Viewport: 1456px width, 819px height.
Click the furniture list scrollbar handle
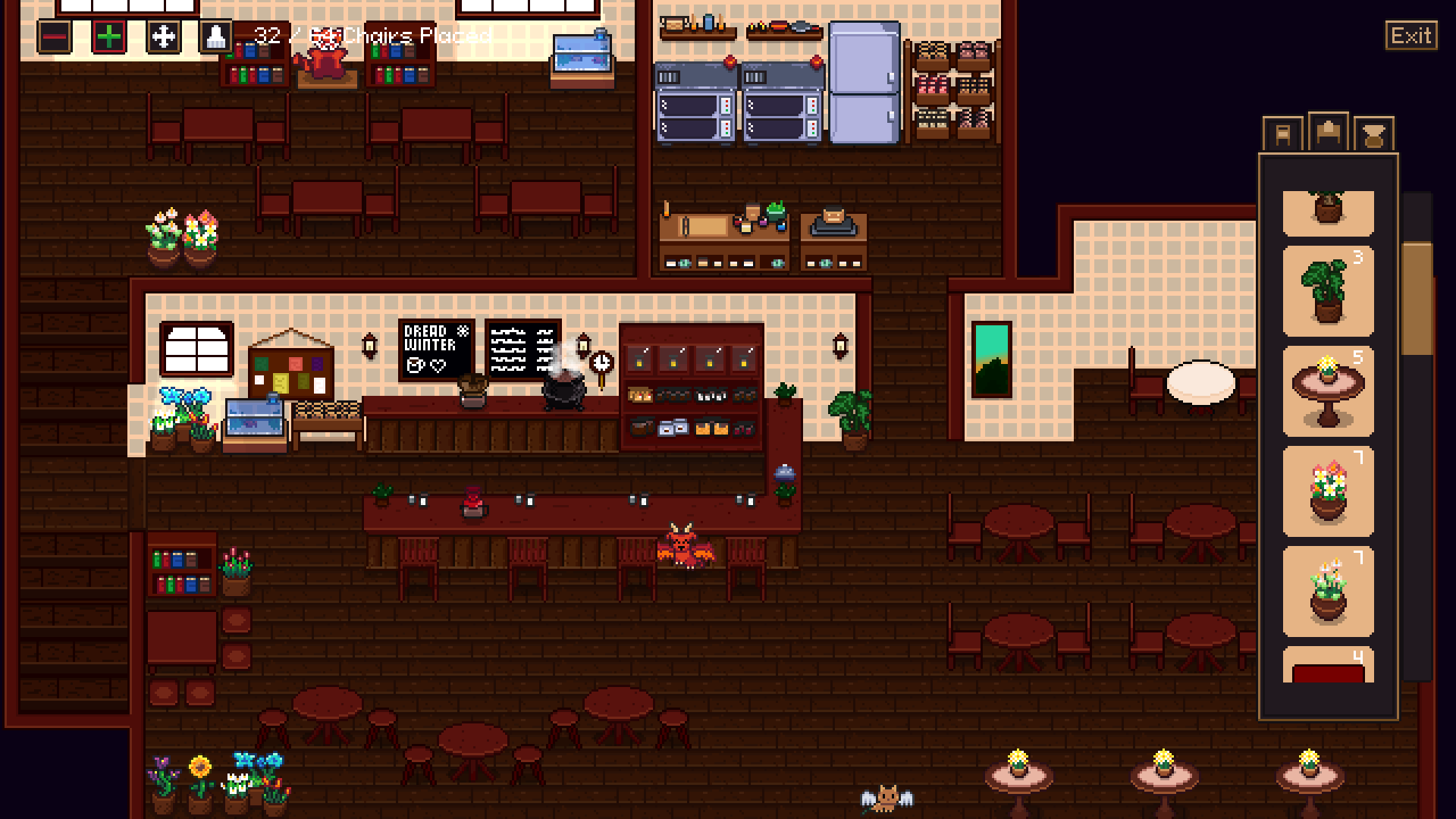point(1417,299)
